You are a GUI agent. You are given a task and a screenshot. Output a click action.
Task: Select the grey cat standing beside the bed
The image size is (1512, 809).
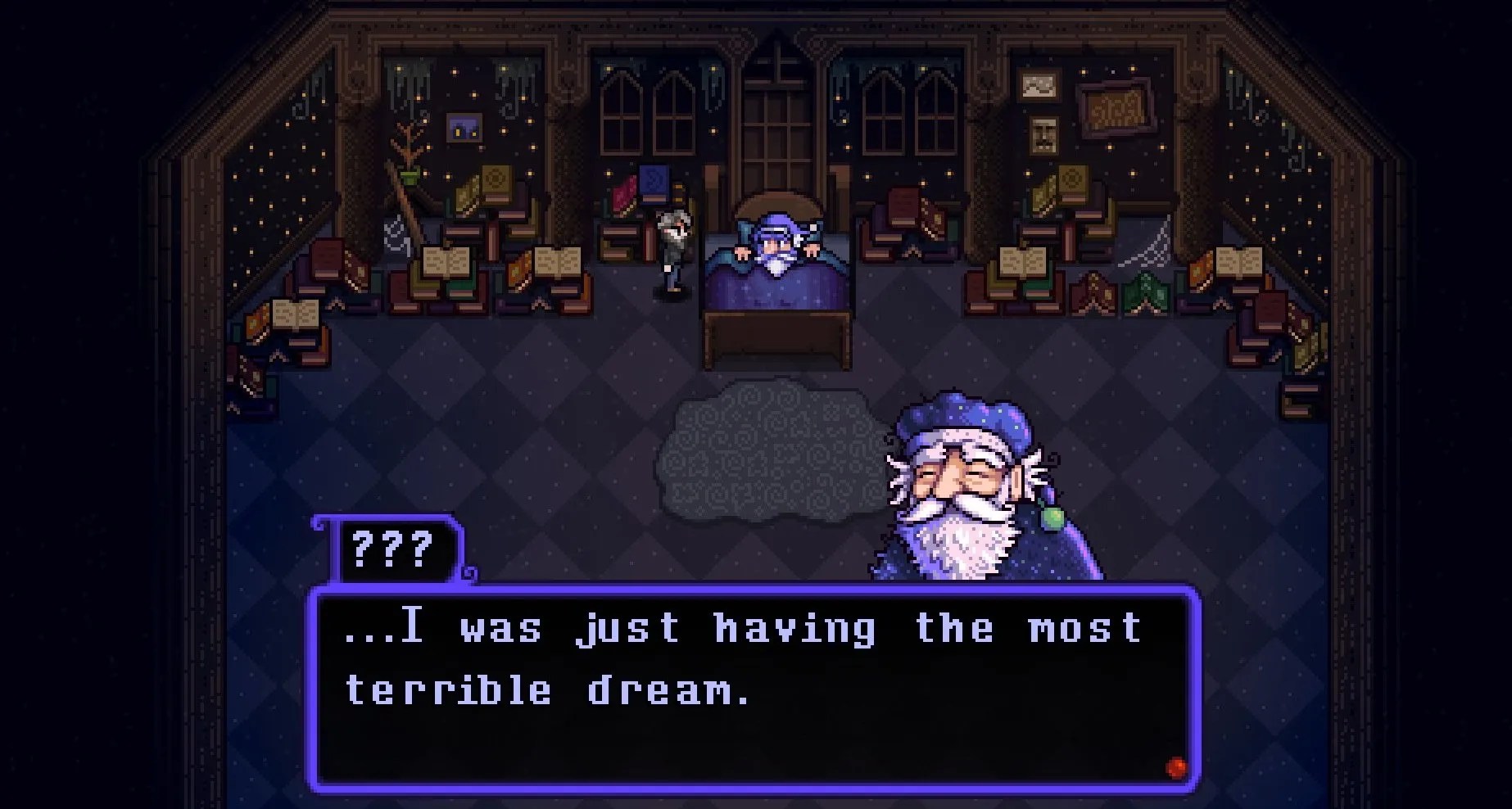pyautogui.click(x=672, y=250)
